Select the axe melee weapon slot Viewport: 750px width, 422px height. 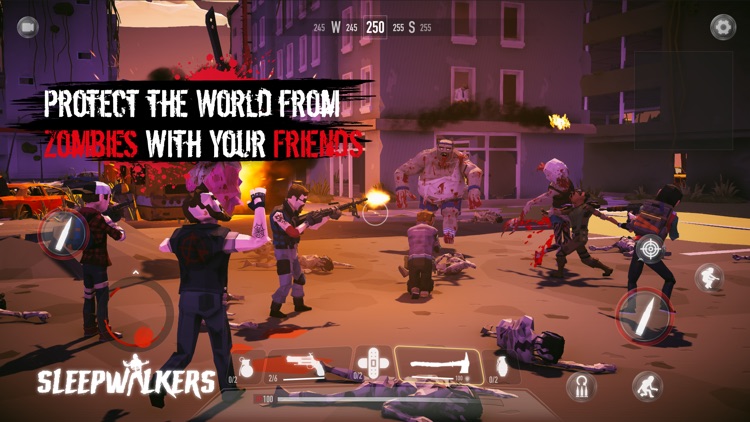point(438,364)
